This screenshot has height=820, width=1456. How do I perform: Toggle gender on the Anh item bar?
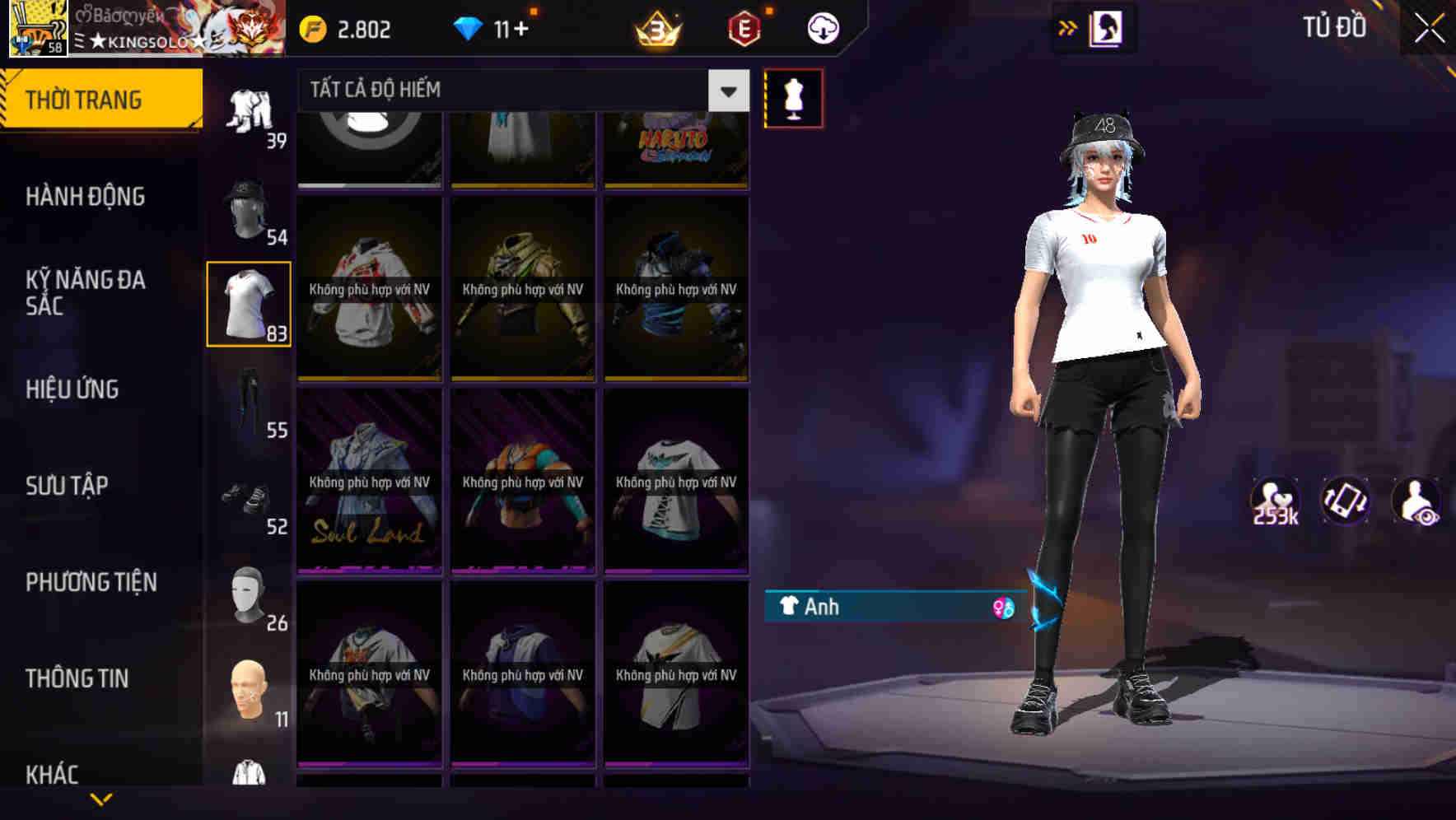pyautogui.click(x=1004, y=608)
